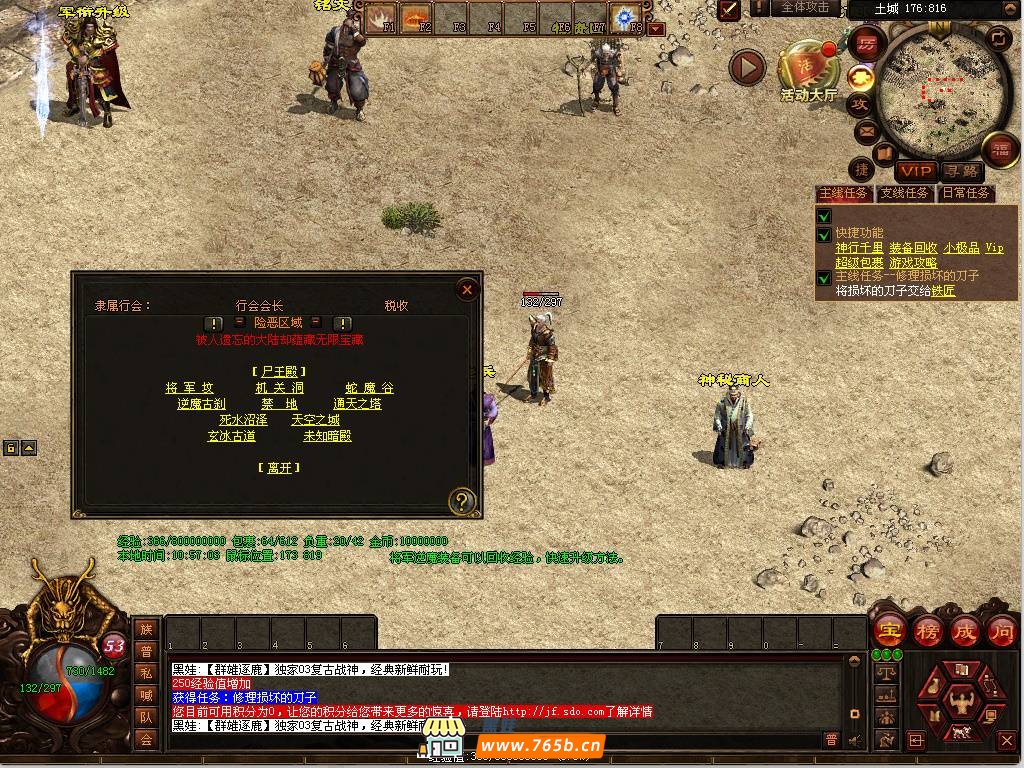Image resolution: width=1024 pixels, height=768 pixels.
Task: Click the VIP button below the minimap
Action: pyautogui.click(x=914, y=172)
